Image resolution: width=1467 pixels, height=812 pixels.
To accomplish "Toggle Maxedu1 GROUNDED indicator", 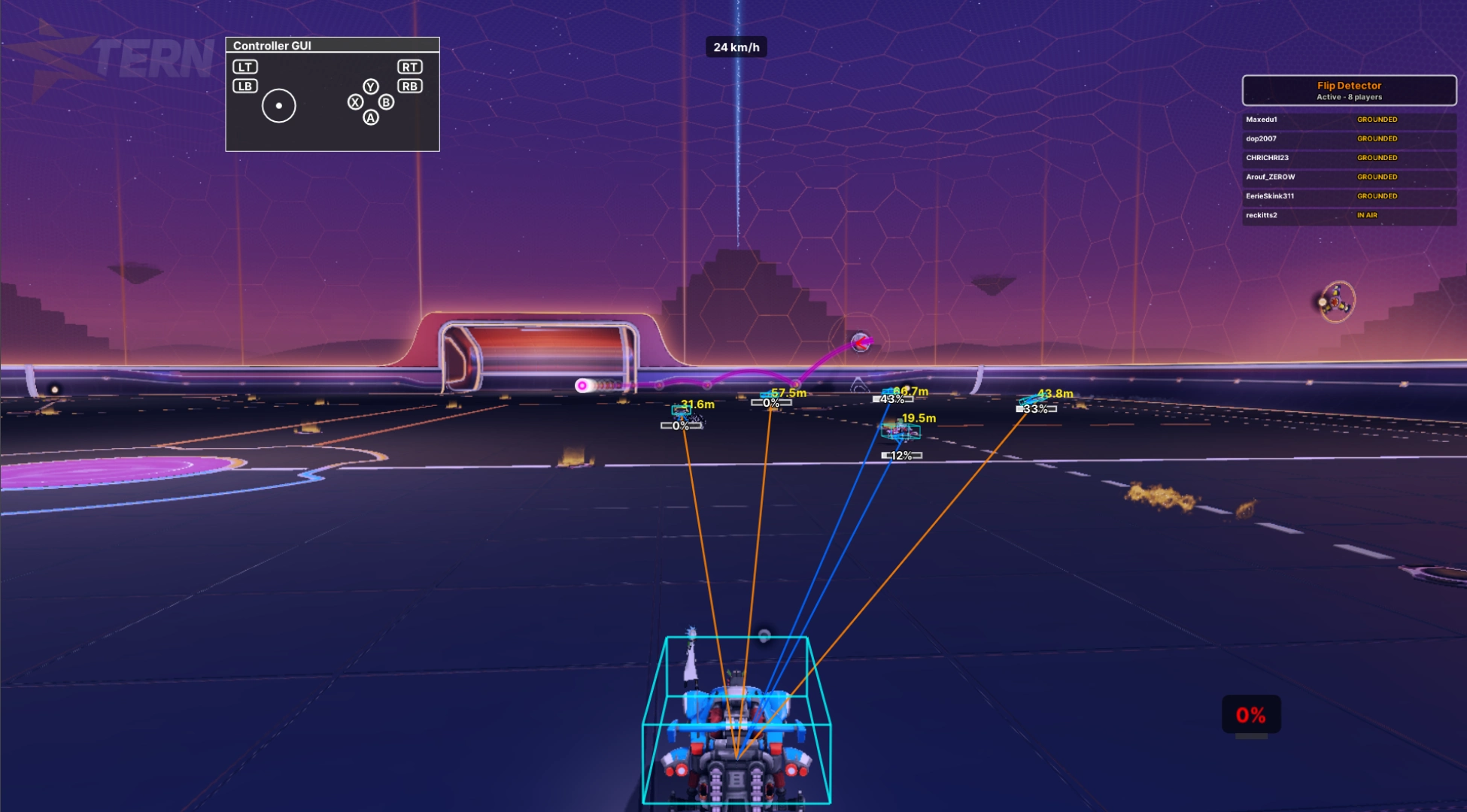I will pyautogui.click(x=1377, y=119).
